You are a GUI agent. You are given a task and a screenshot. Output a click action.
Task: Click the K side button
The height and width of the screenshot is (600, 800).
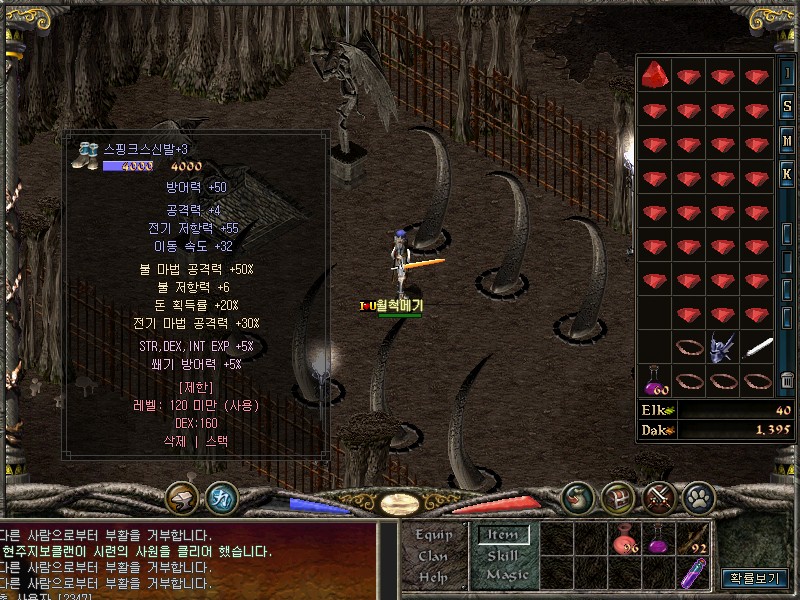pos(787,174)
